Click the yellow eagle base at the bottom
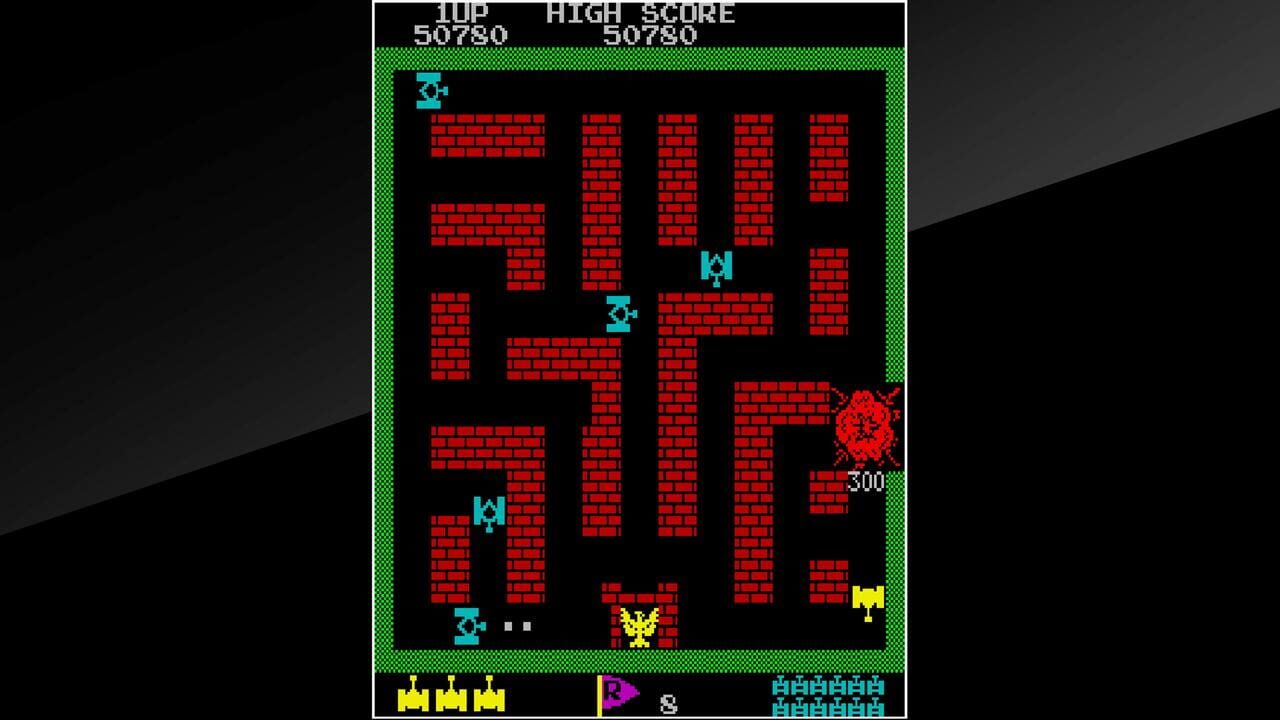 pyautogui.click(x=637, y=625)
